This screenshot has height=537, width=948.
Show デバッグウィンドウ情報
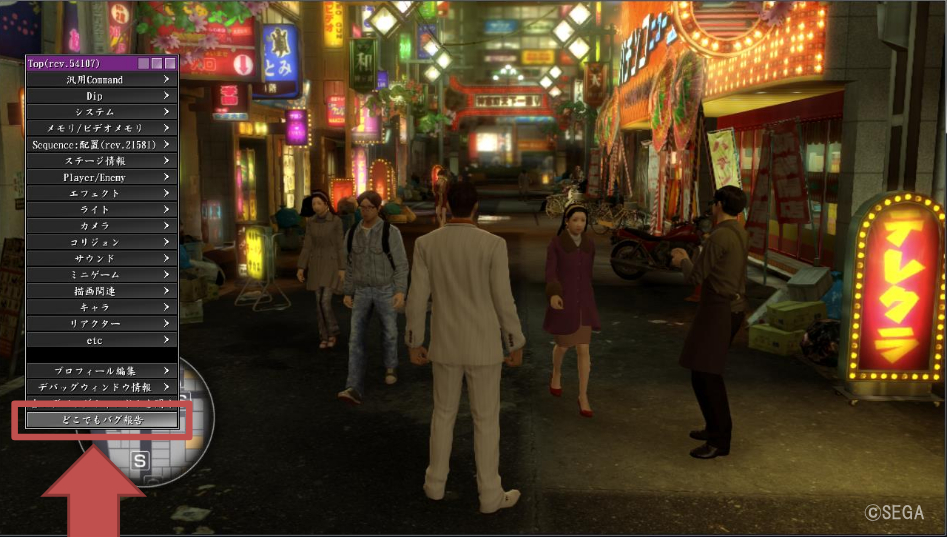pos(101,387)
